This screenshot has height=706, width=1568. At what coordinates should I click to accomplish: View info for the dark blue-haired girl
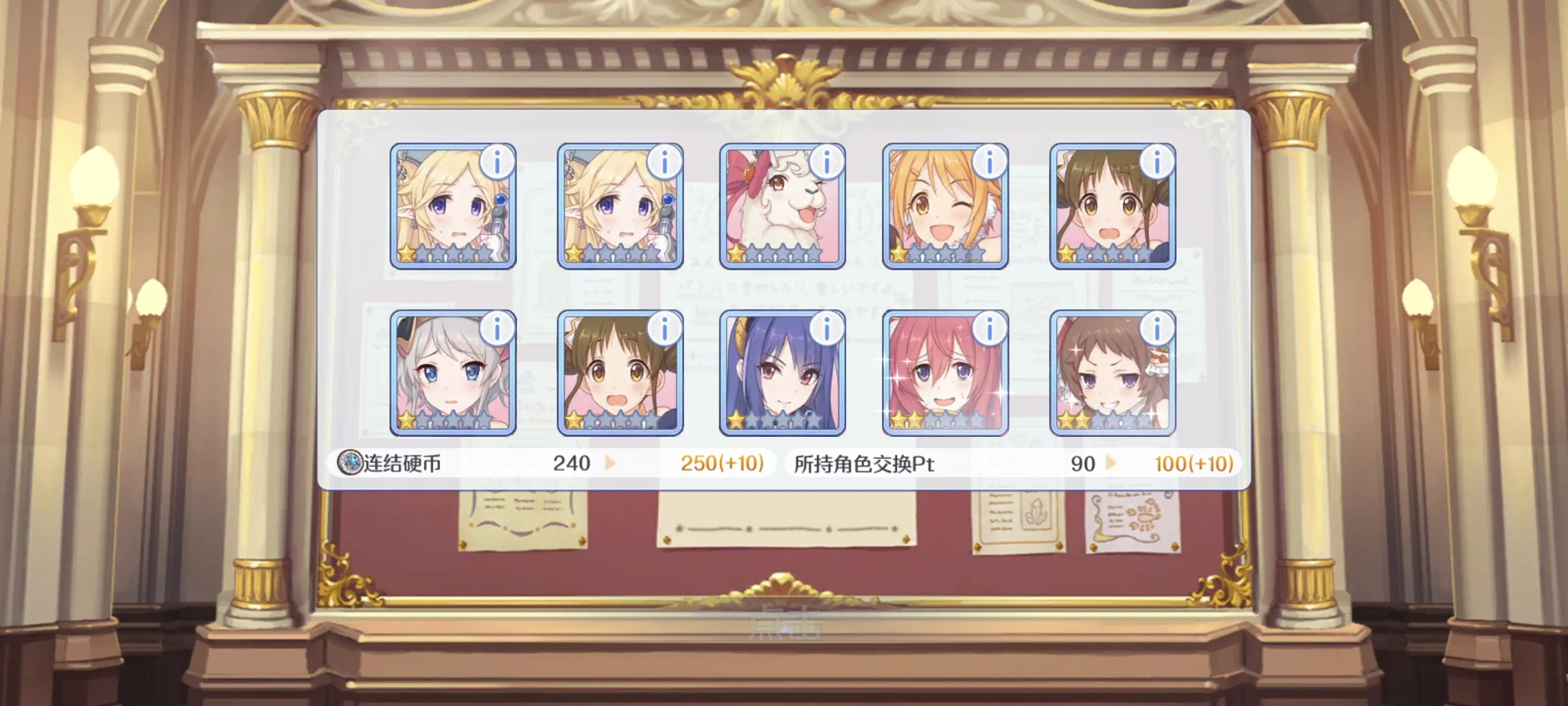coord(826,329)
